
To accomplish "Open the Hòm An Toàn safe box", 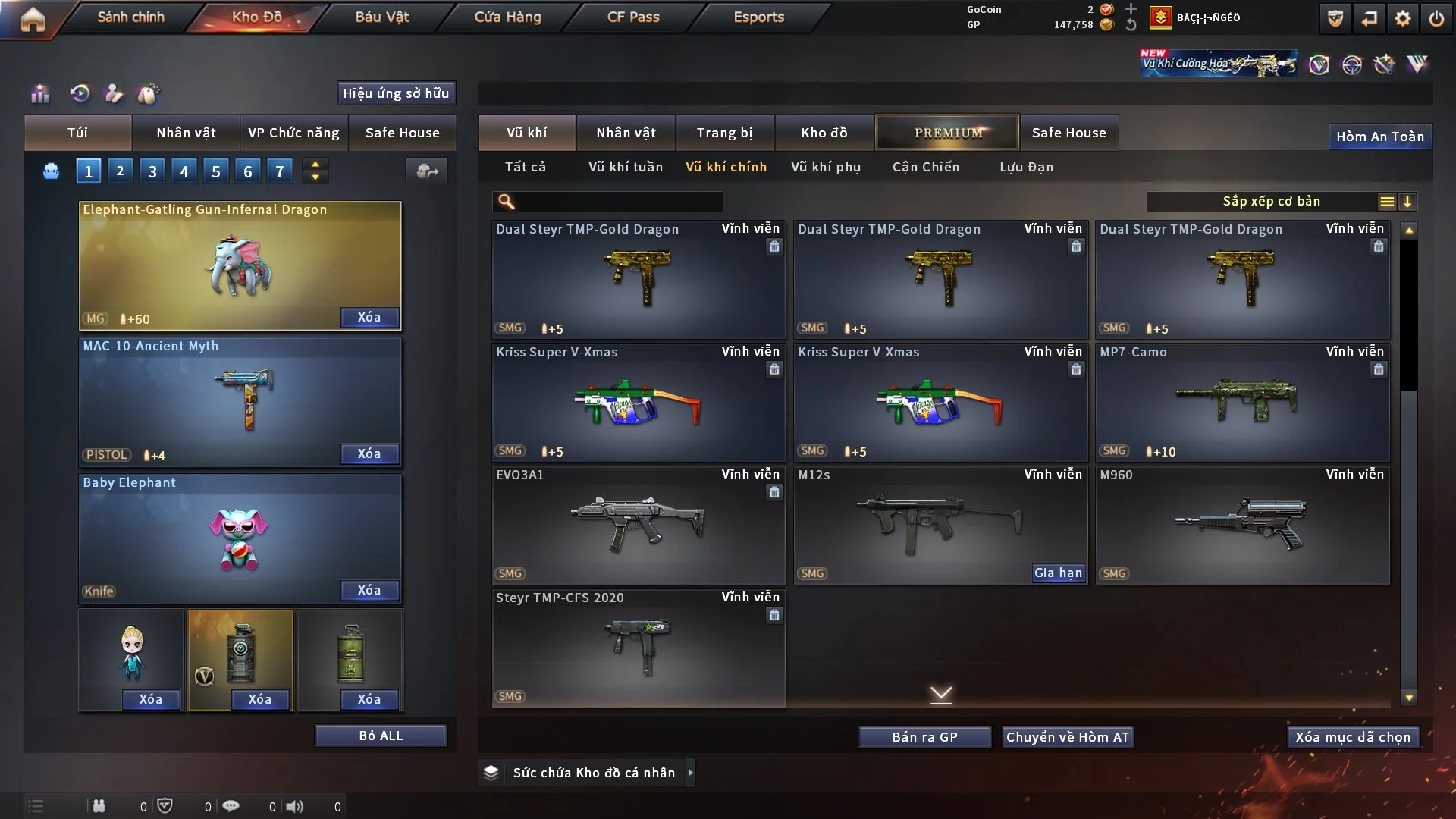I will [1379, 136].
